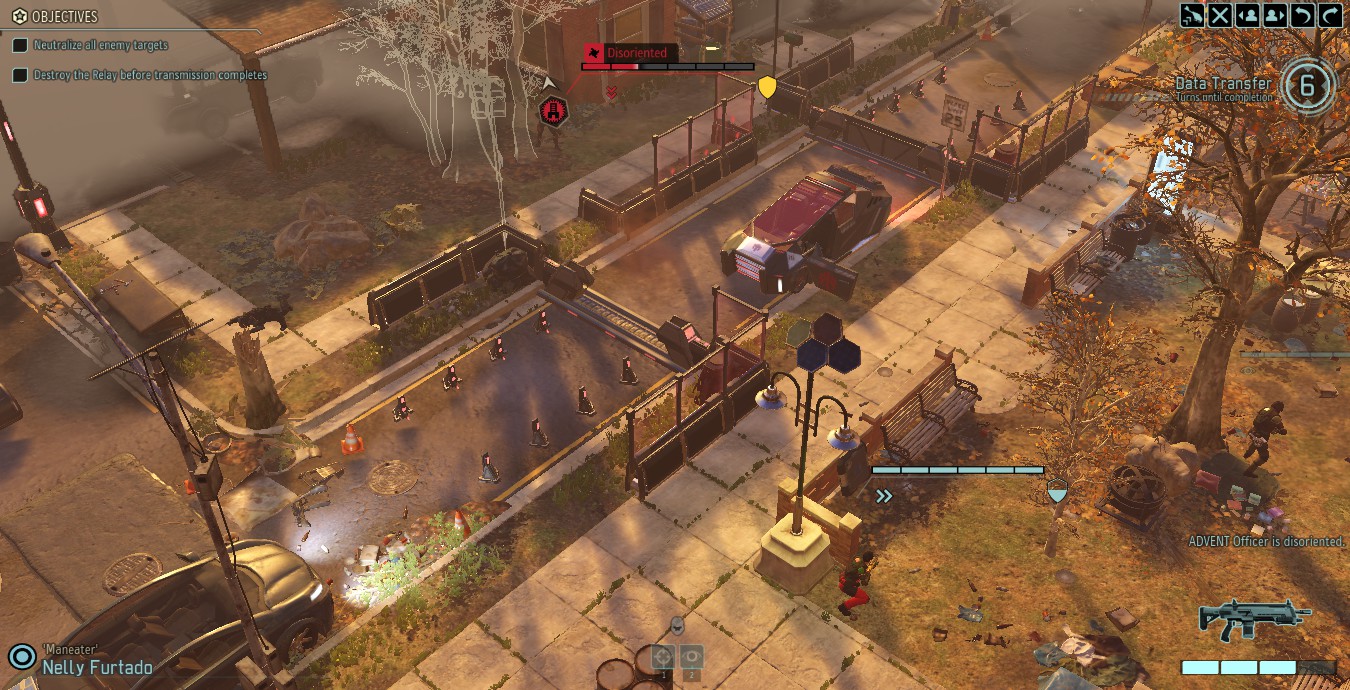This screenshot has height=690, width=1350.
Task: Open the Objectives tracker header
Action: click(66, 17)
